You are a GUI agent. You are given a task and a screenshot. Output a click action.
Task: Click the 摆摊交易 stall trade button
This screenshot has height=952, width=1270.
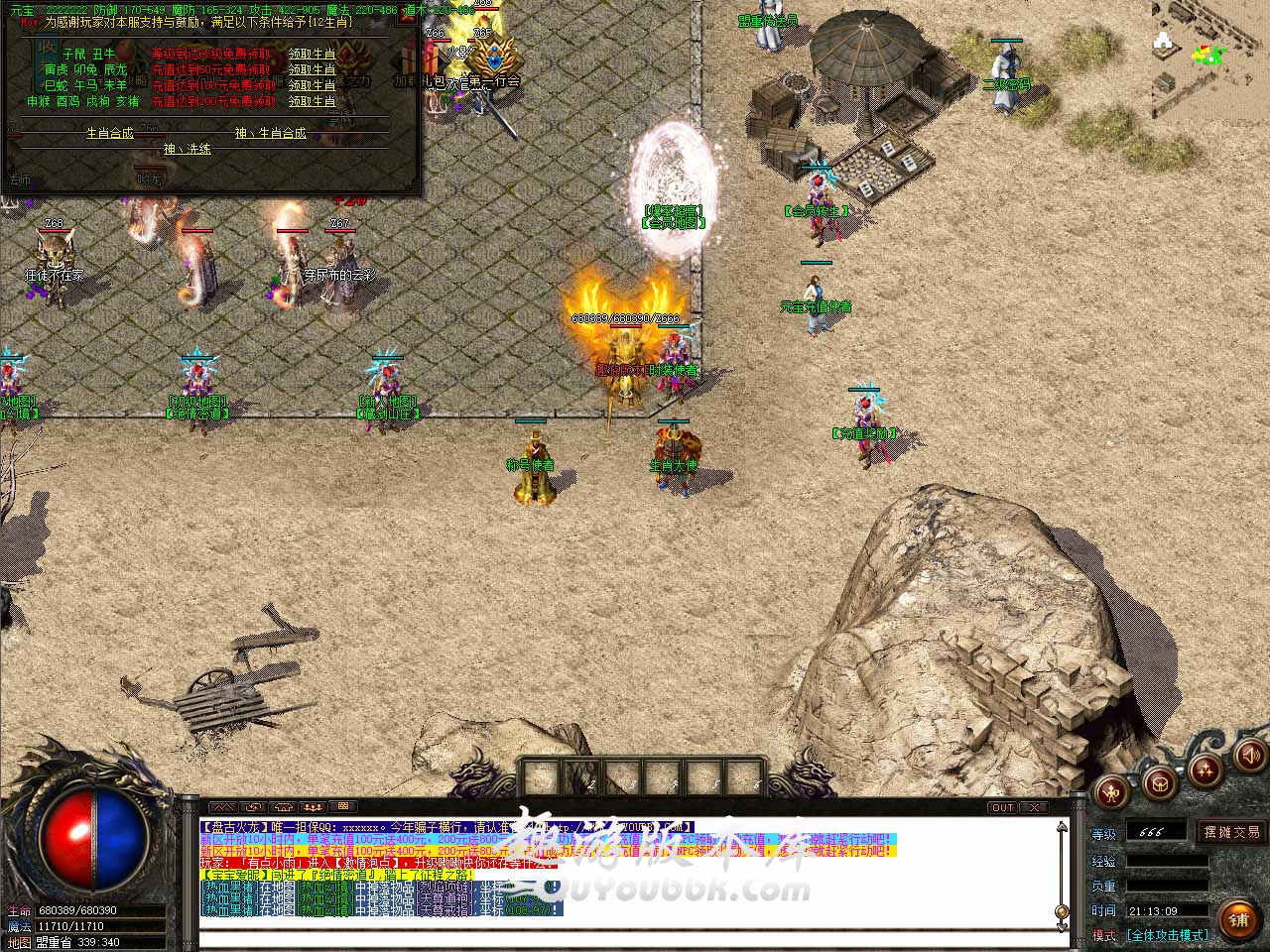(1231, 832)
